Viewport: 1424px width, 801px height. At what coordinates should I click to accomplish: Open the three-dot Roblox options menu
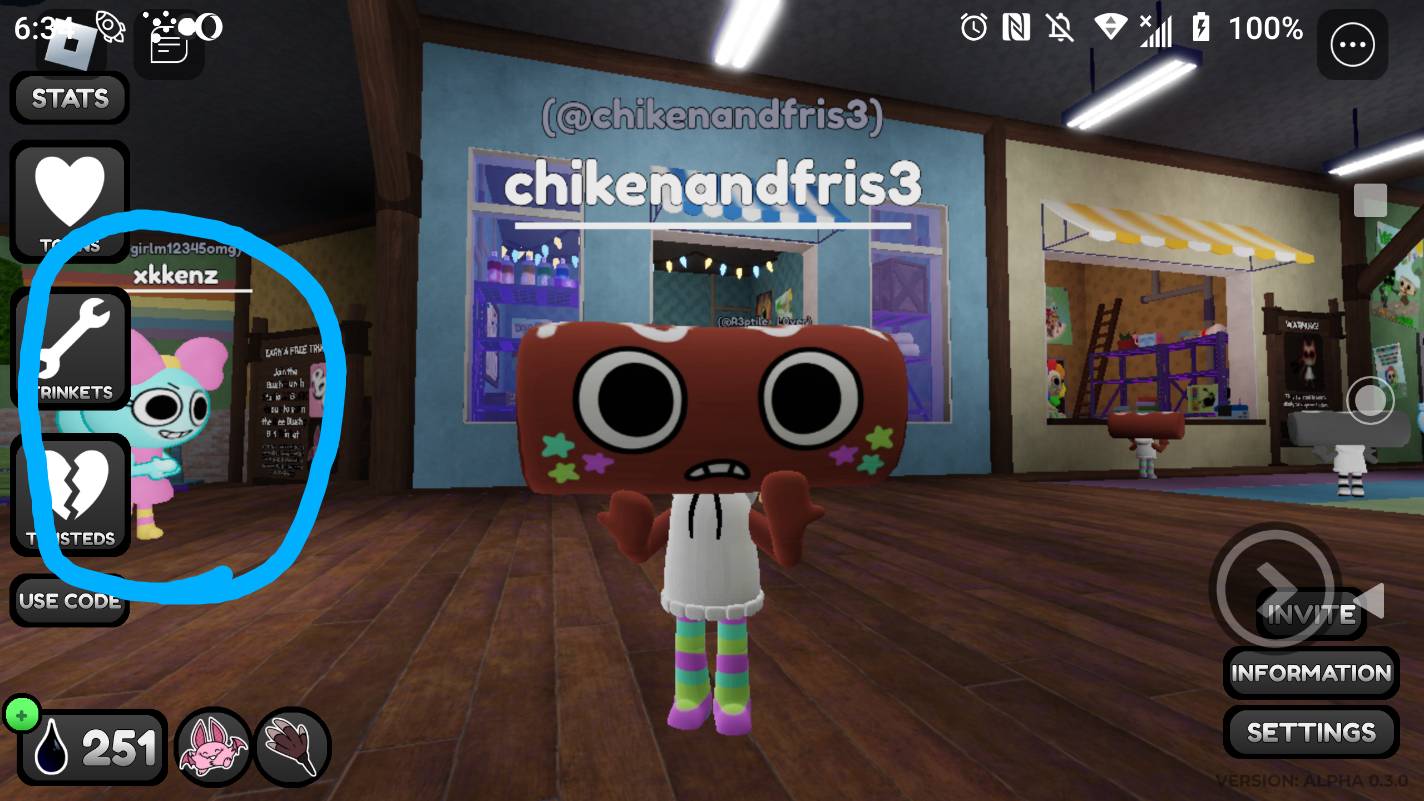click(1352, 45)
